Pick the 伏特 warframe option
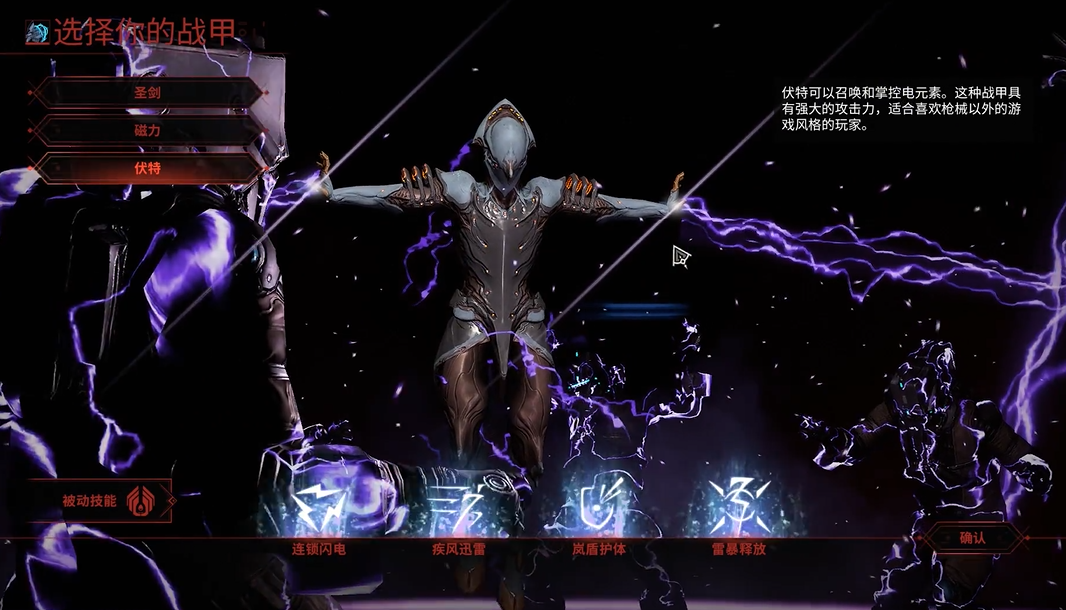The width and height of the screenshot is (1066, 610). [x=147, y=168]
